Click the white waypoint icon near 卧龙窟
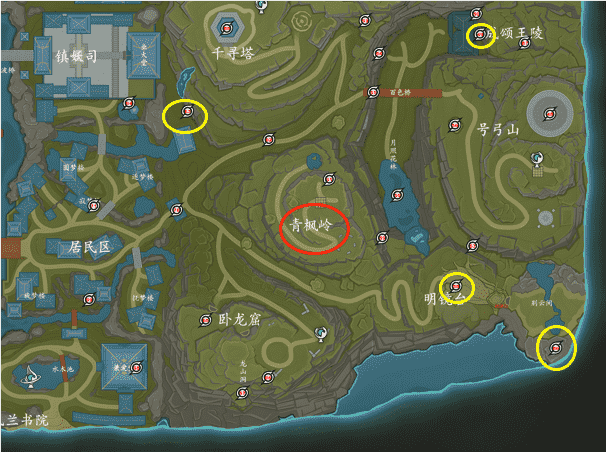Screen dimensions: 606x453 point(321,332)
